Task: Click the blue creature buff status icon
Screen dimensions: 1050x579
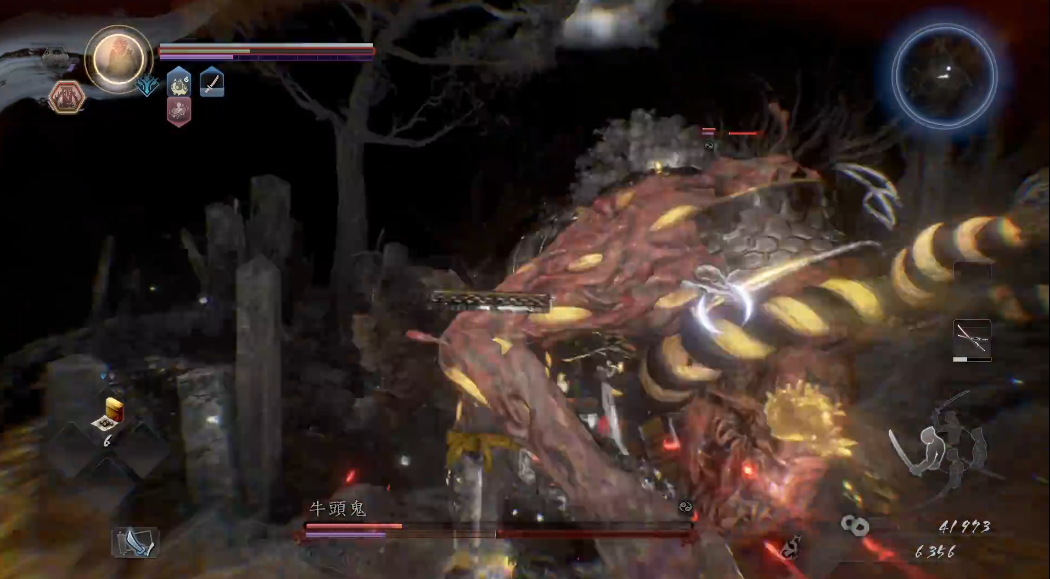Action: point(179,81)
